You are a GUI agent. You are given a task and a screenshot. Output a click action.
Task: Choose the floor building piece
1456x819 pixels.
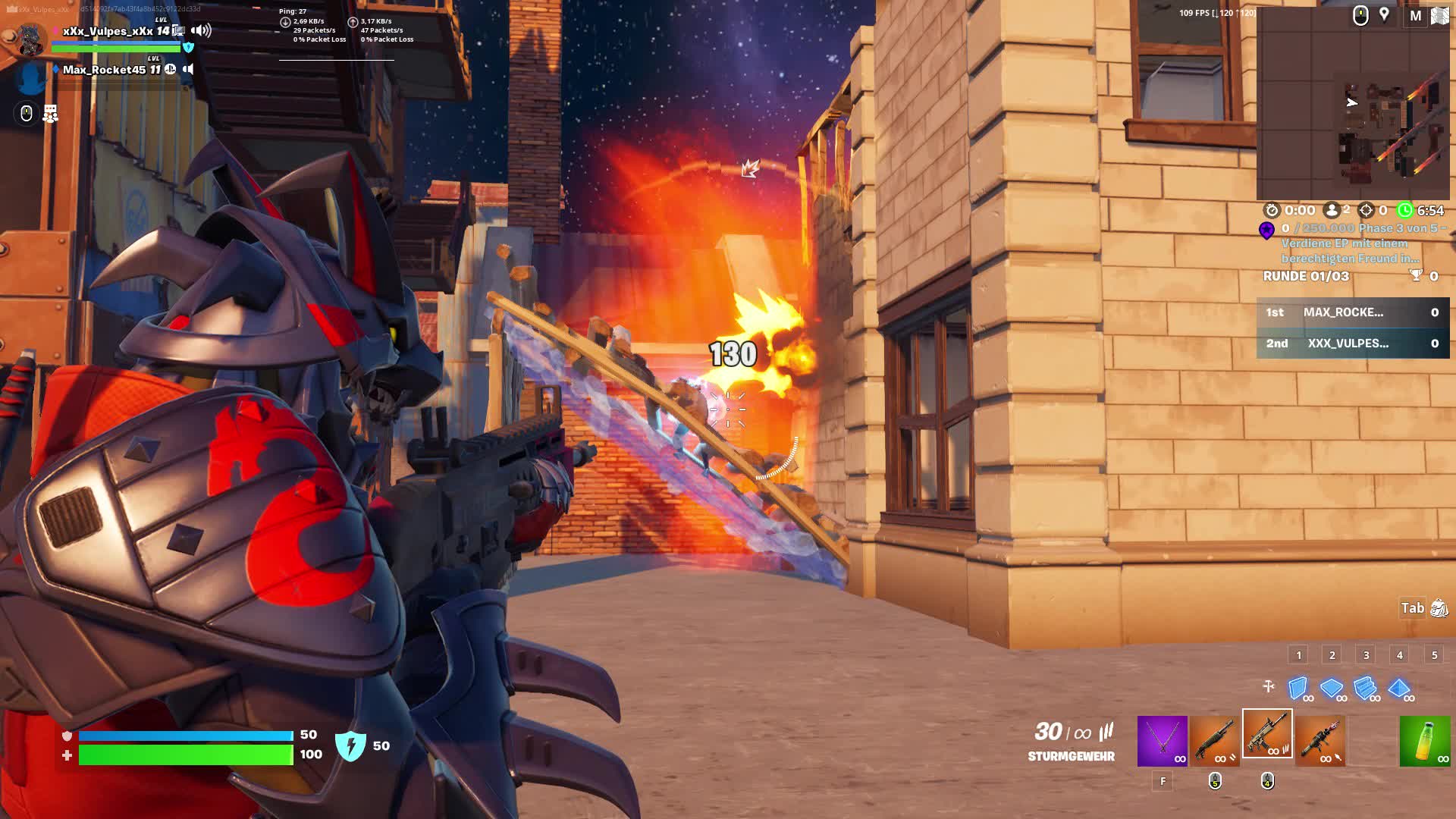(x=1332, y=688)
